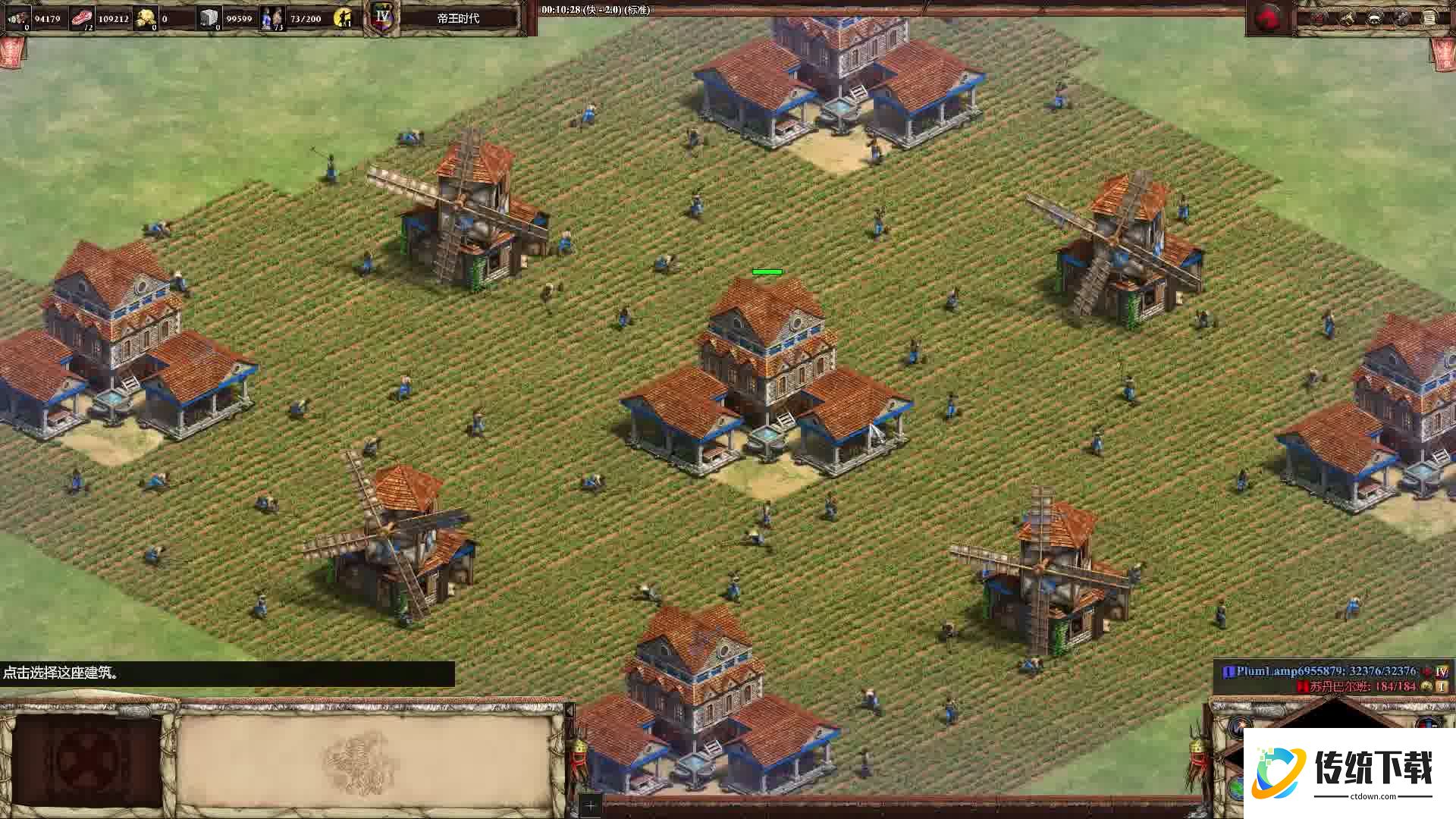
Task: Click the Imperial Age IV shield emblem
Action: pos(382,17)
